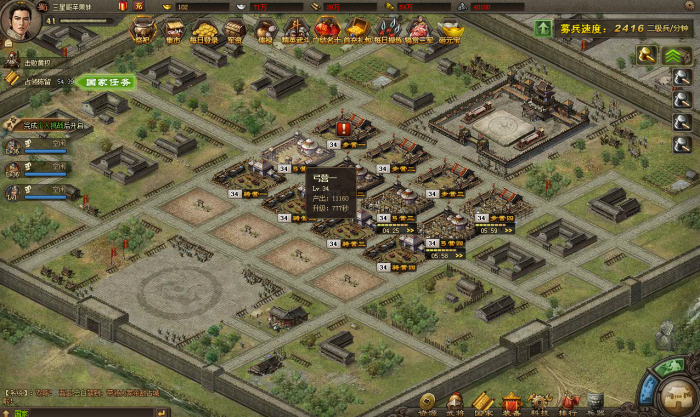Screen dimensions: 700x417
Task: Click the 国家任务 national quest button
Action: click(x=108, y=81)
